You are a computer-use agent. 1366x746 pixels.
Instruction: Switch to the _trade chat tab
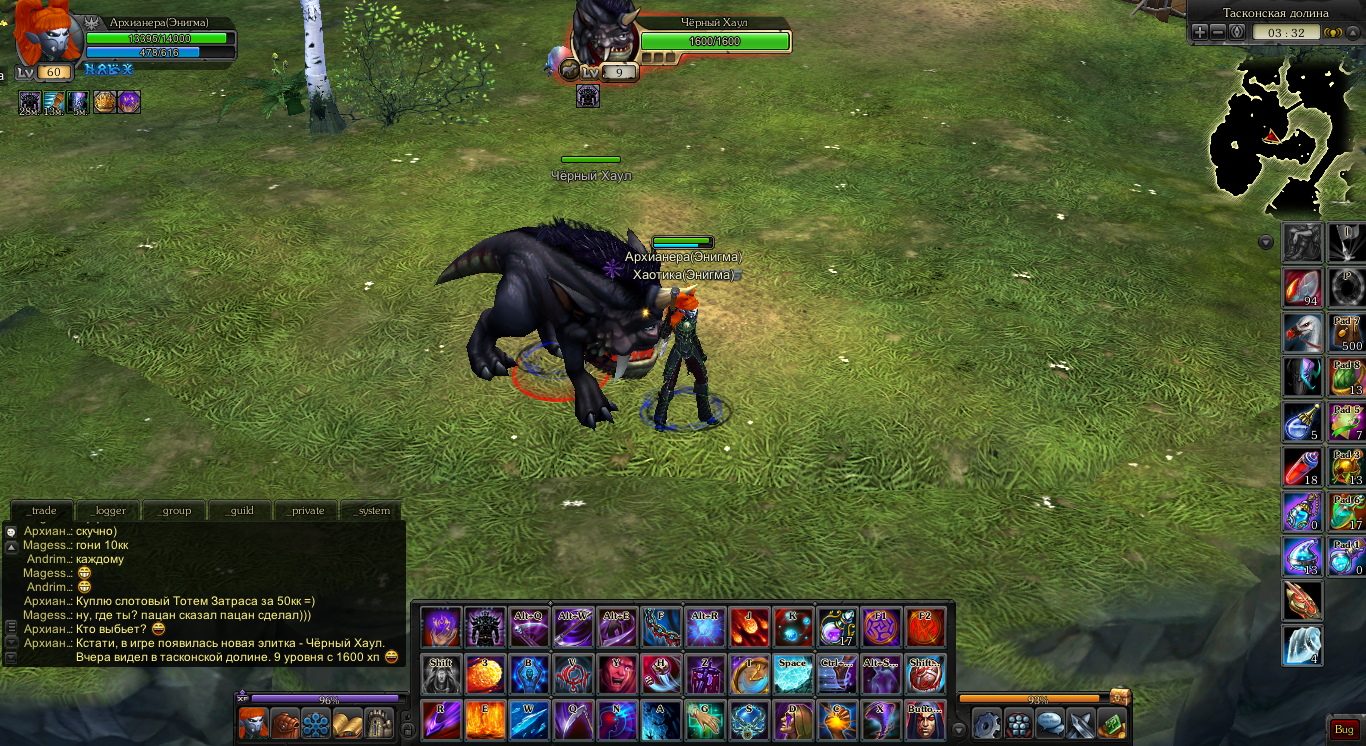44,510
